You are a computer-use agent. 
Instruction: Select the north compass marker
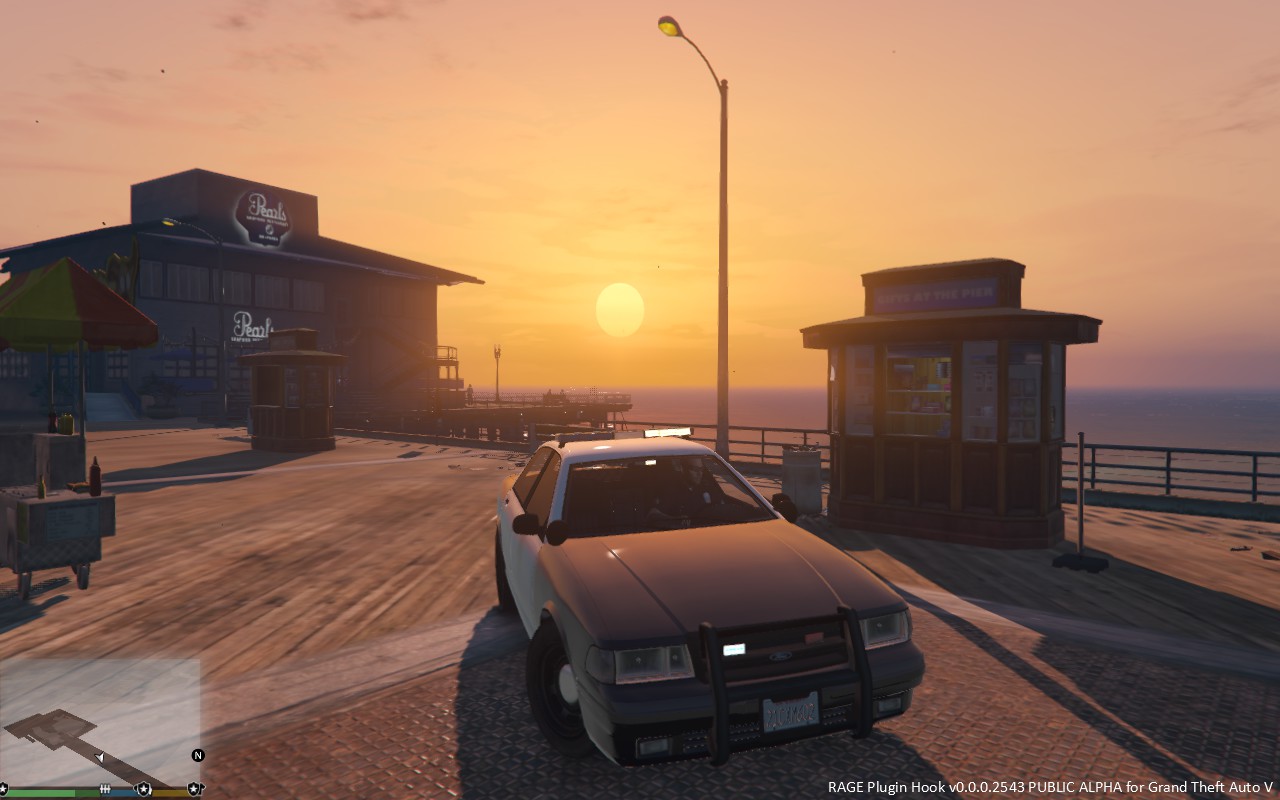click(198, 755)
